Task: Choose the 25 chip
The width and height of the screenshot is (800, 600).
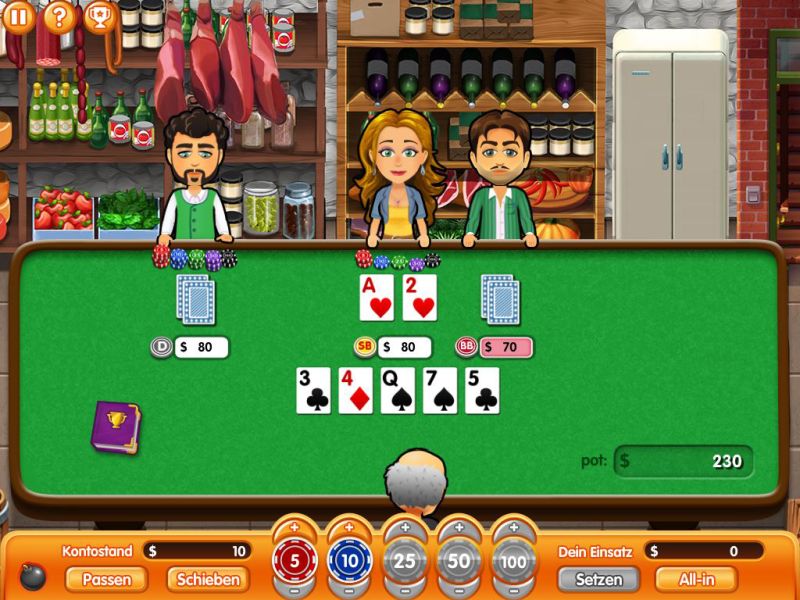Action: (x=404, y=561)
